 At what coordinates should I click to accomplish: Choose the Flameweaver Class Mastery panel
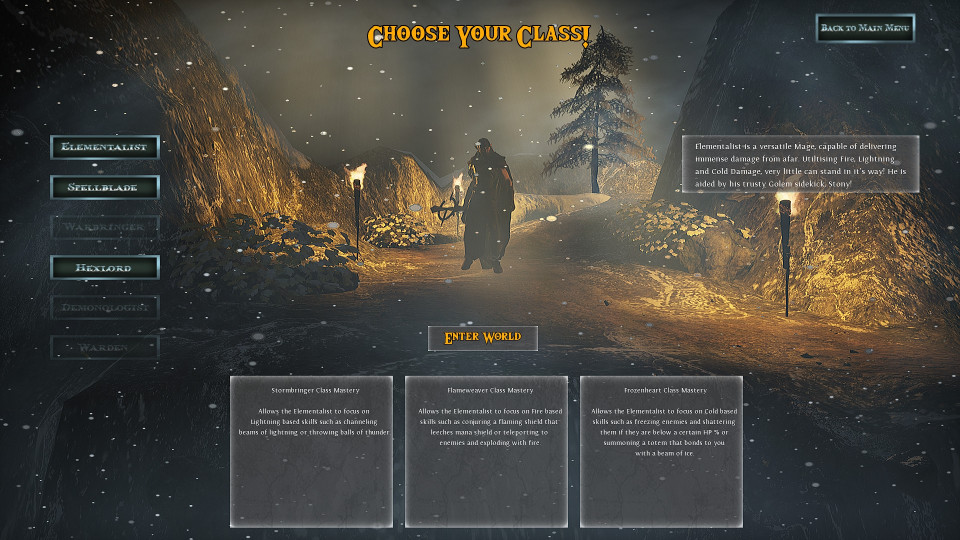(x=486, y=451)
